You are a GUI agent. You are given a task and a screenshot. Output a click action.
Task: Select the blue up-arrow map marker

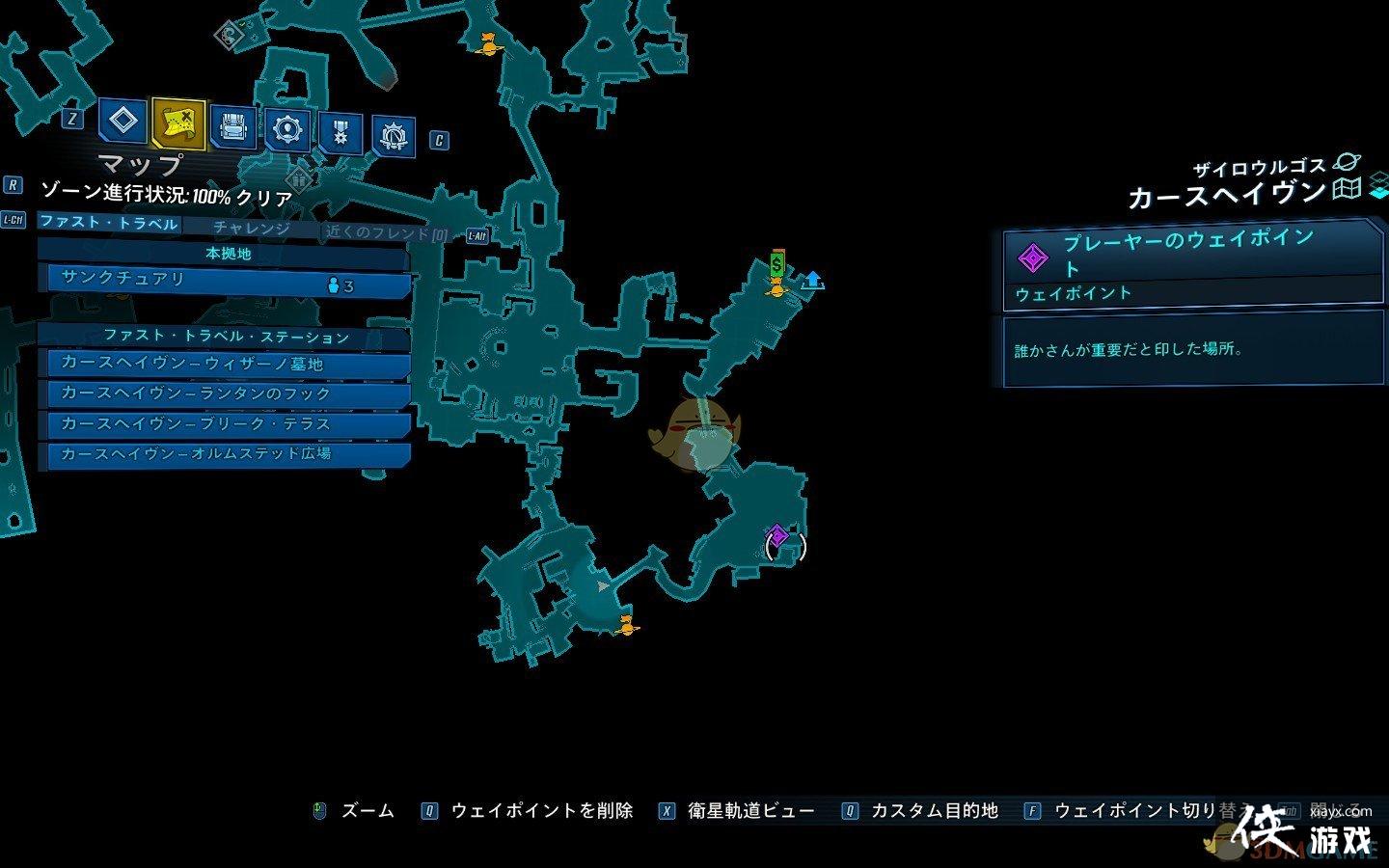(x=813, y=281)
